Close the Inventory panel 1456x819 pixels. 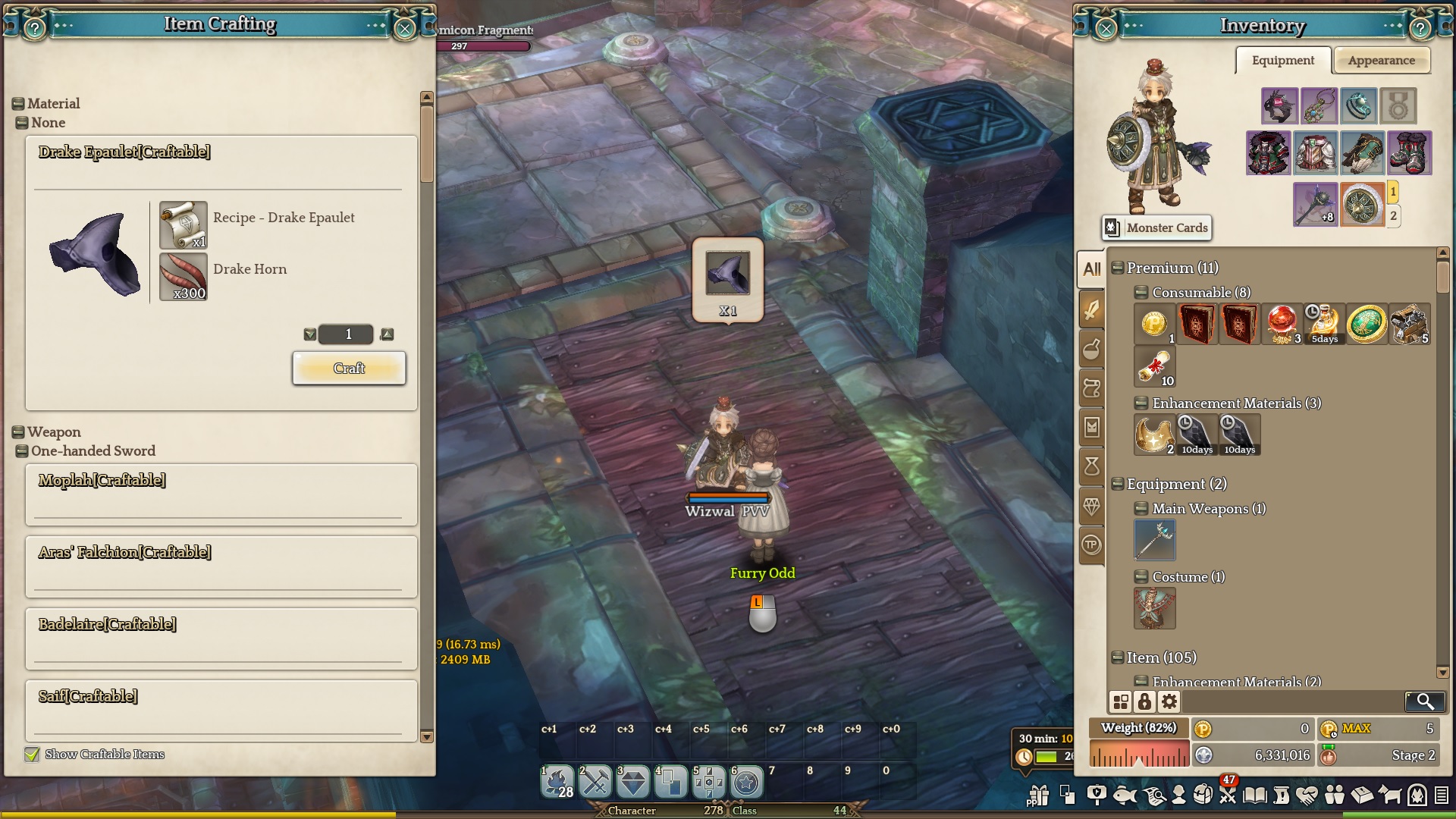point(1106,29)
